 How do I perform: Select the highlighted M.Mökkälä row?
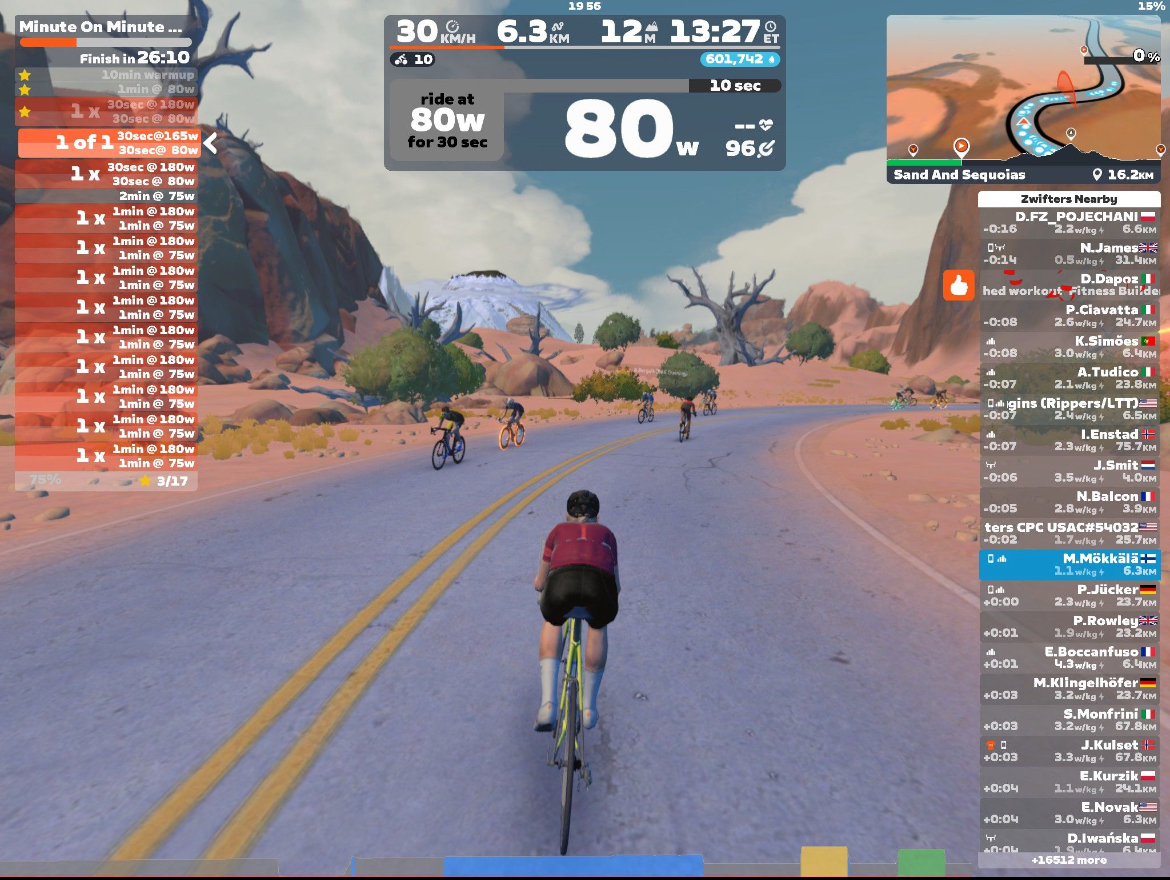click(1069, 565)
